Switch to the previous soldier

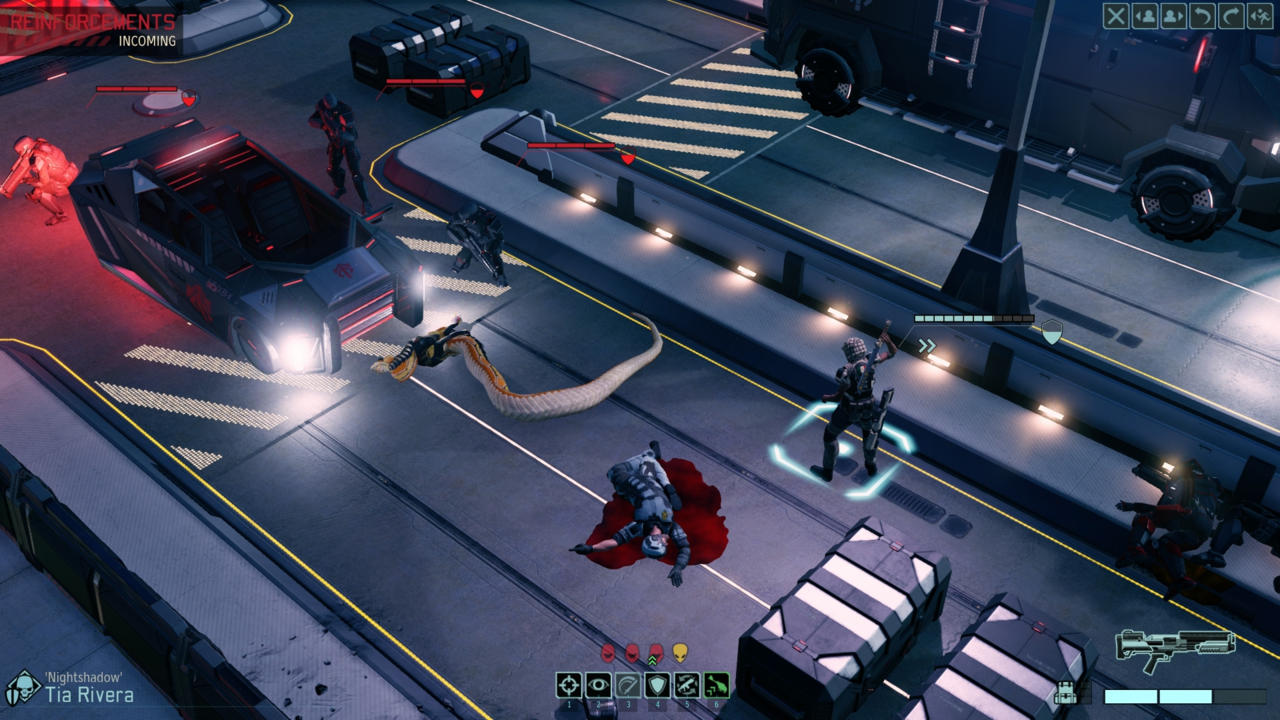pos(1145,16)
